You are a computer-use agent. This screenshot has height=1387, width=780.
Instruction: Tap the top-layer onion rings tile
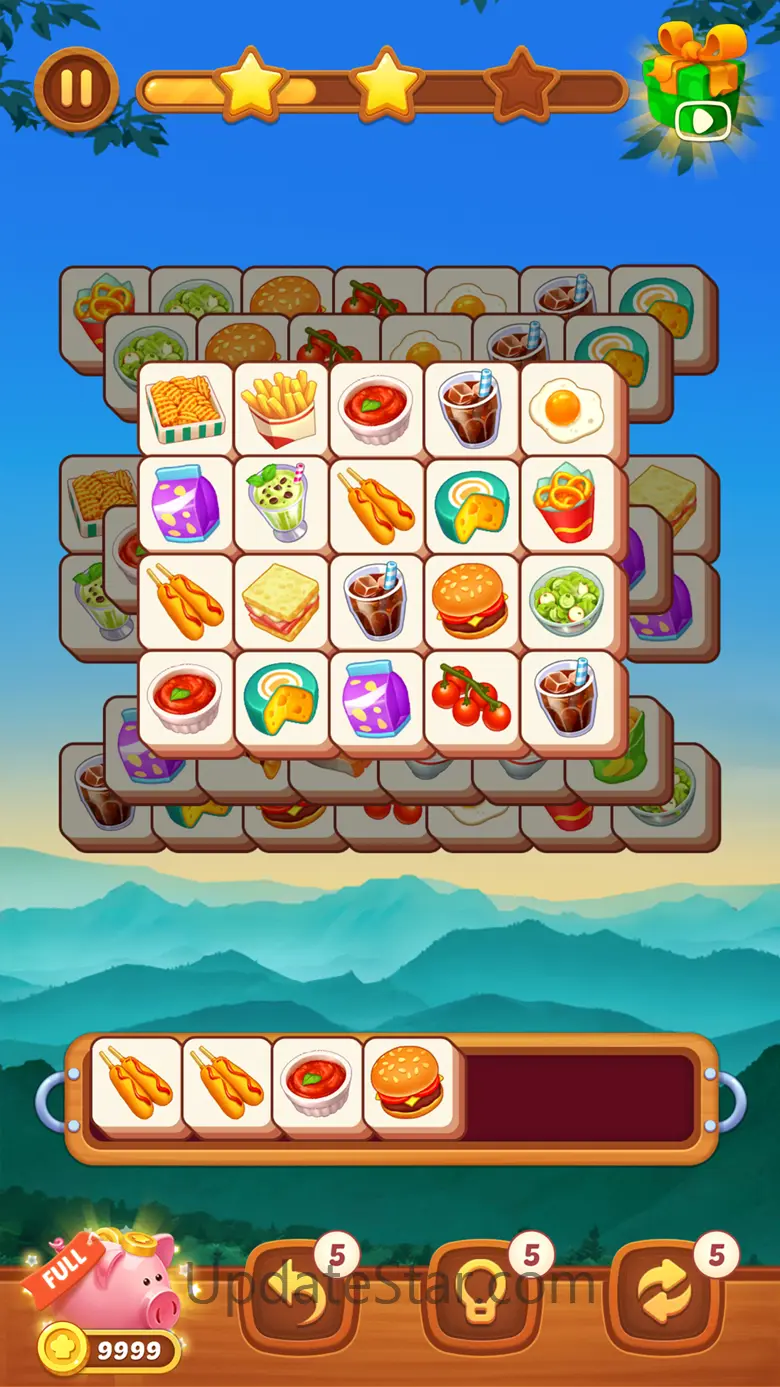[x=567, y=503]
